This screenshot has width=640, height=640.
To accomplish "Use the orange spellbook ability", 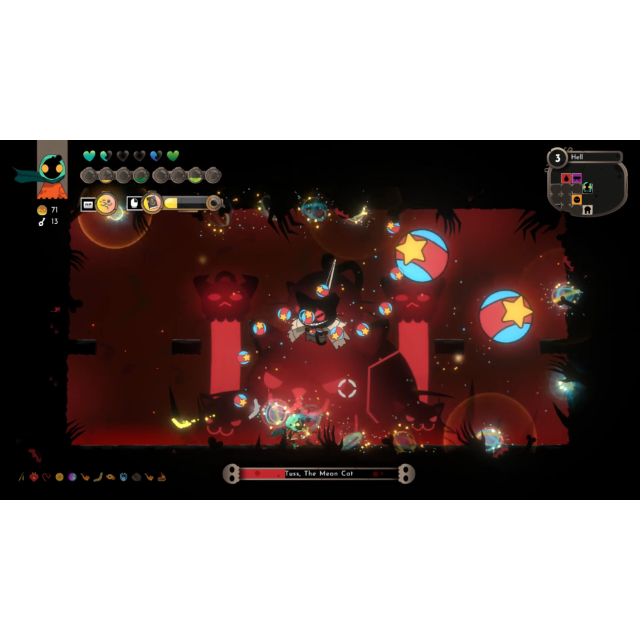I will [x=152, y=203].
